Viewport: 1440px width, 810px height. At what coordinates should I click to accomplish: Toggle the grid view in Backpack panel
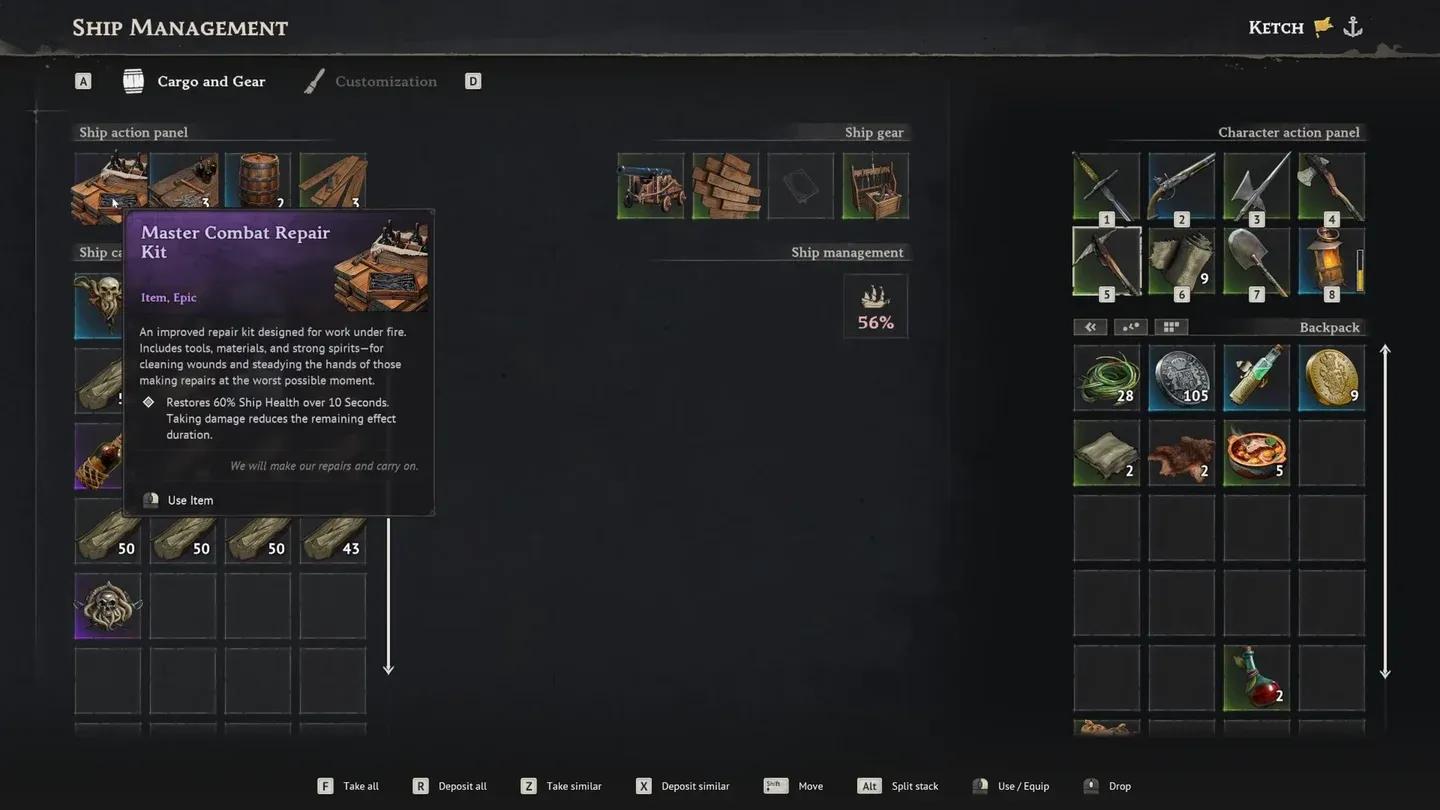(x=1170, y=326)
